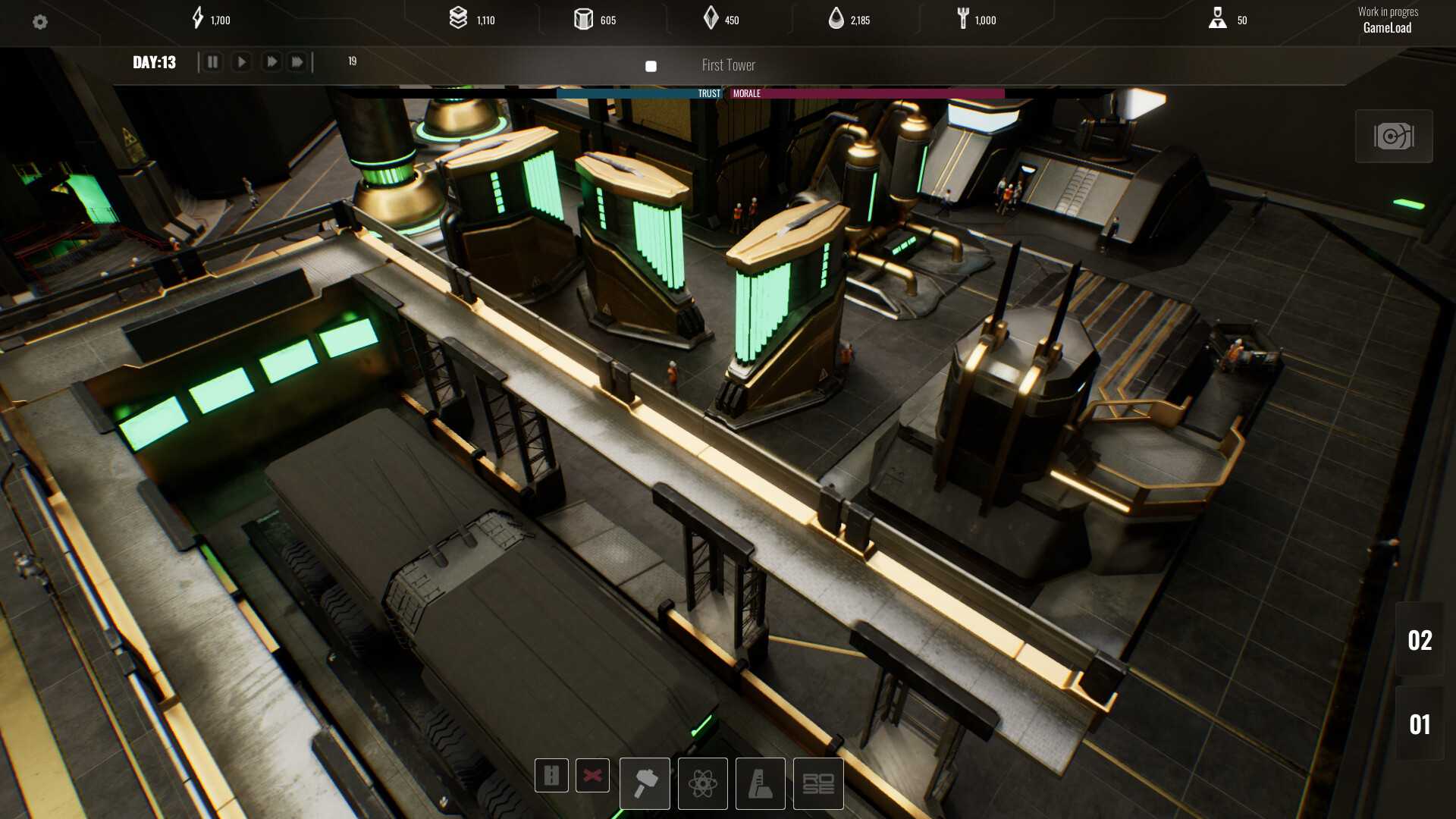The image size is (1456, 819).
Task: Select the road building tool
Action: click(x=551, y=776)
